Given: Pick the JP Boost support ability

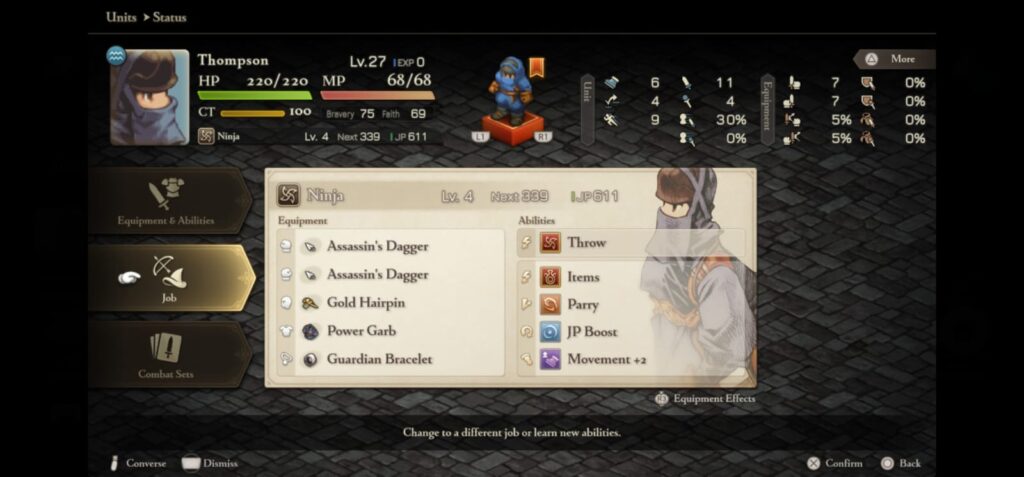Looking at the screenshot, I should point(628,332).
